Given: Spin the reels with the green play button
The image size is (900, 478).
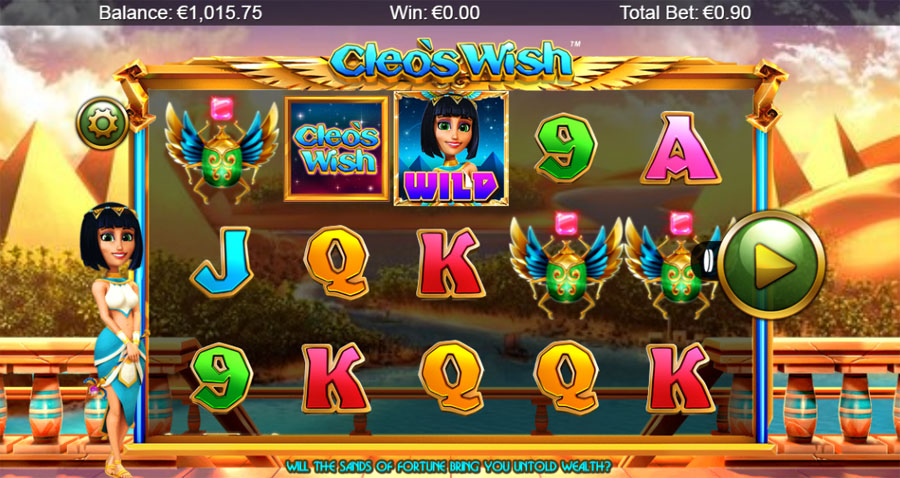Looking at the screenshot, I should [x=771, y=265].
